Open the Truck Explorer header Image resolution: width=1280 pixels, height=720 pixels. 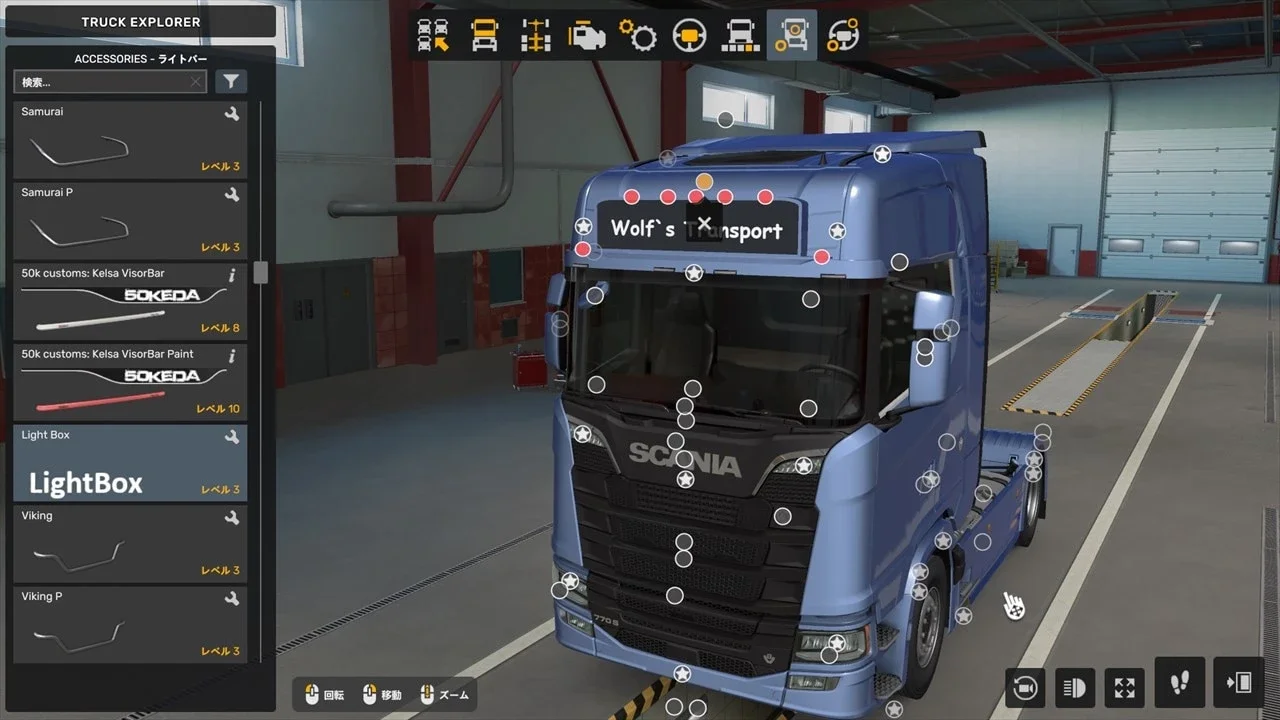pos(140,22)
